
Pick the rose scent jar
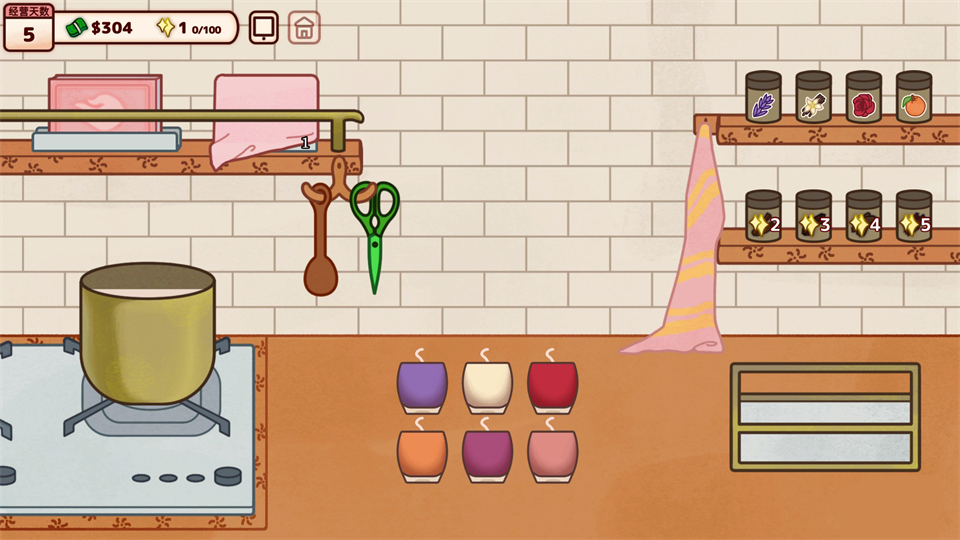tap(863, 98)
